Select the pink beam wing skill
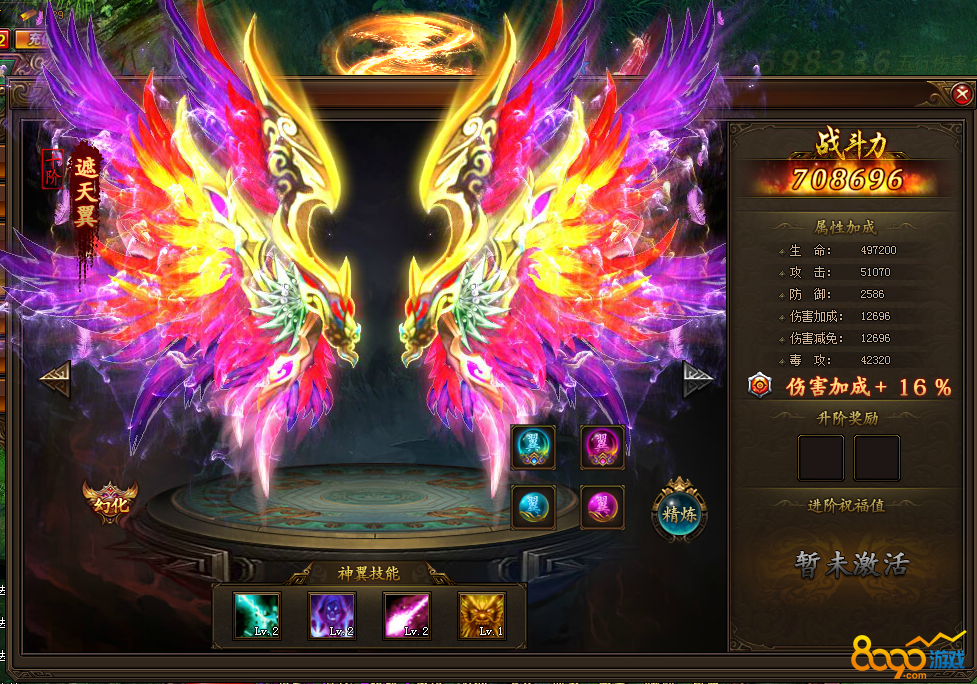This screenshot has height=684, width=977. point(407,615)
